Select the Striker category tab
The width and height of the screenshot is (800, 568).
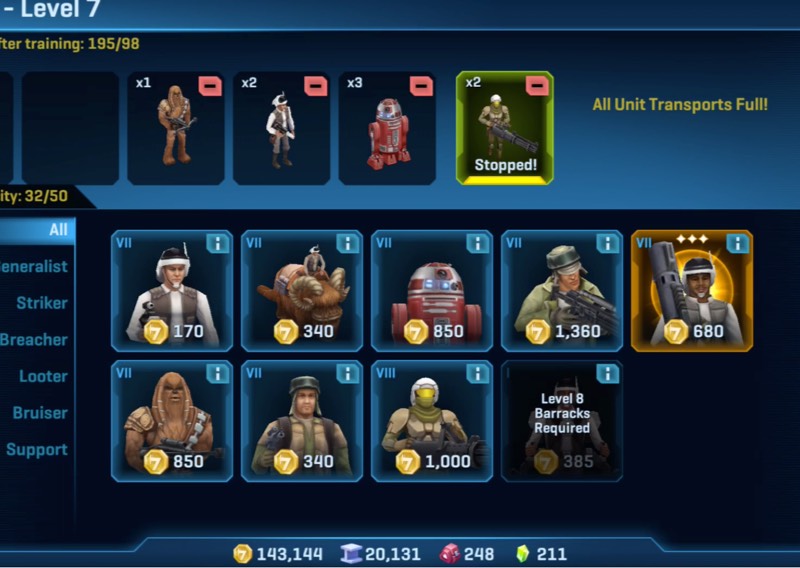click(42, 303)
